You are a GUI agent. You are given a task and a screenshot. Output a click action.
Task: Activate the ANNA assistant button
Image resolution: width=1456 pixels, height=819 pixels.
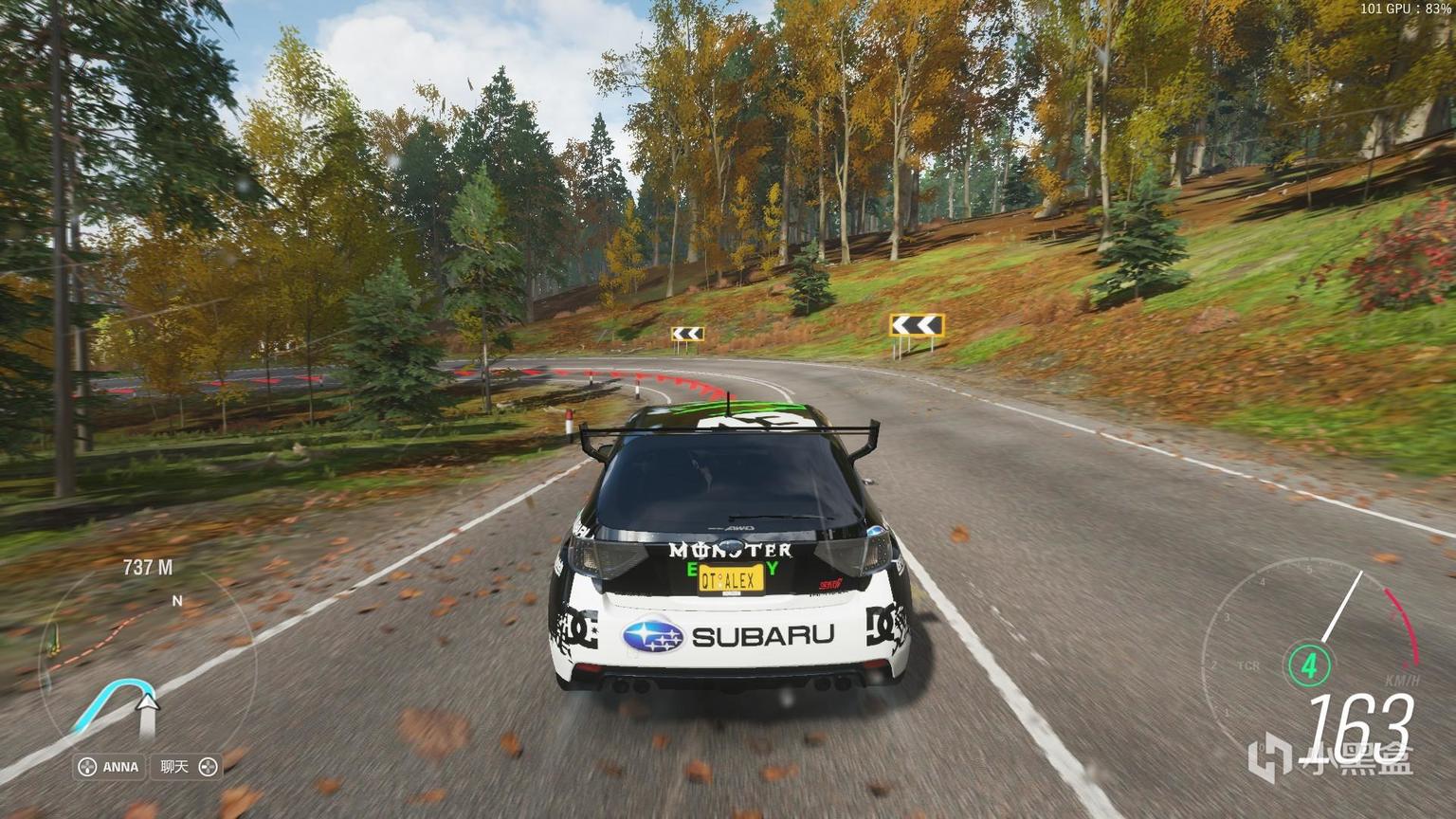pyautogui.click(x=109, y=767)
